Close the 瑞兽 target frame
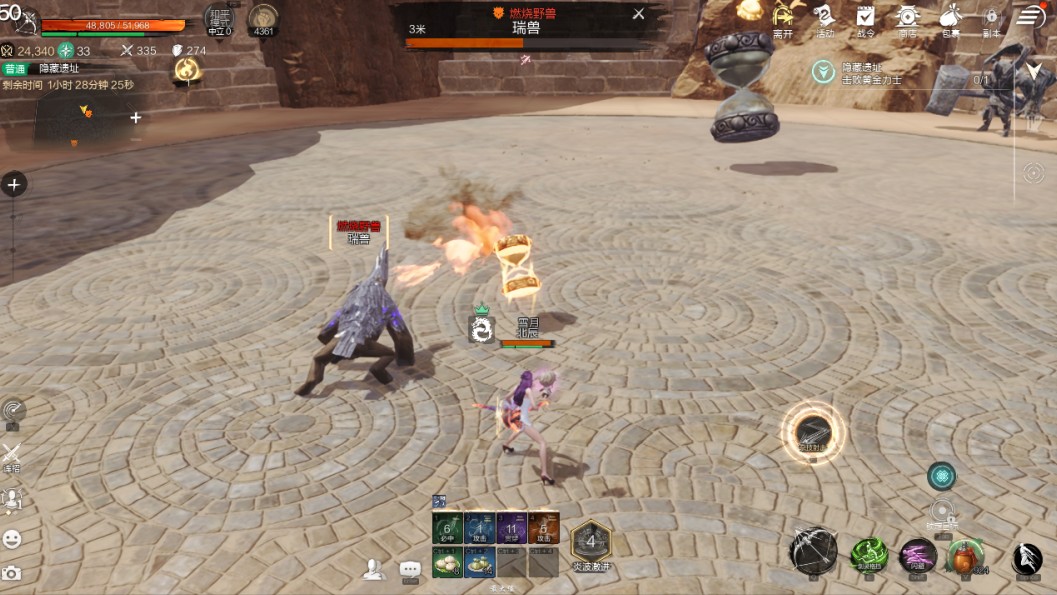The image size is (1057, 595). [x=639, y=14]
